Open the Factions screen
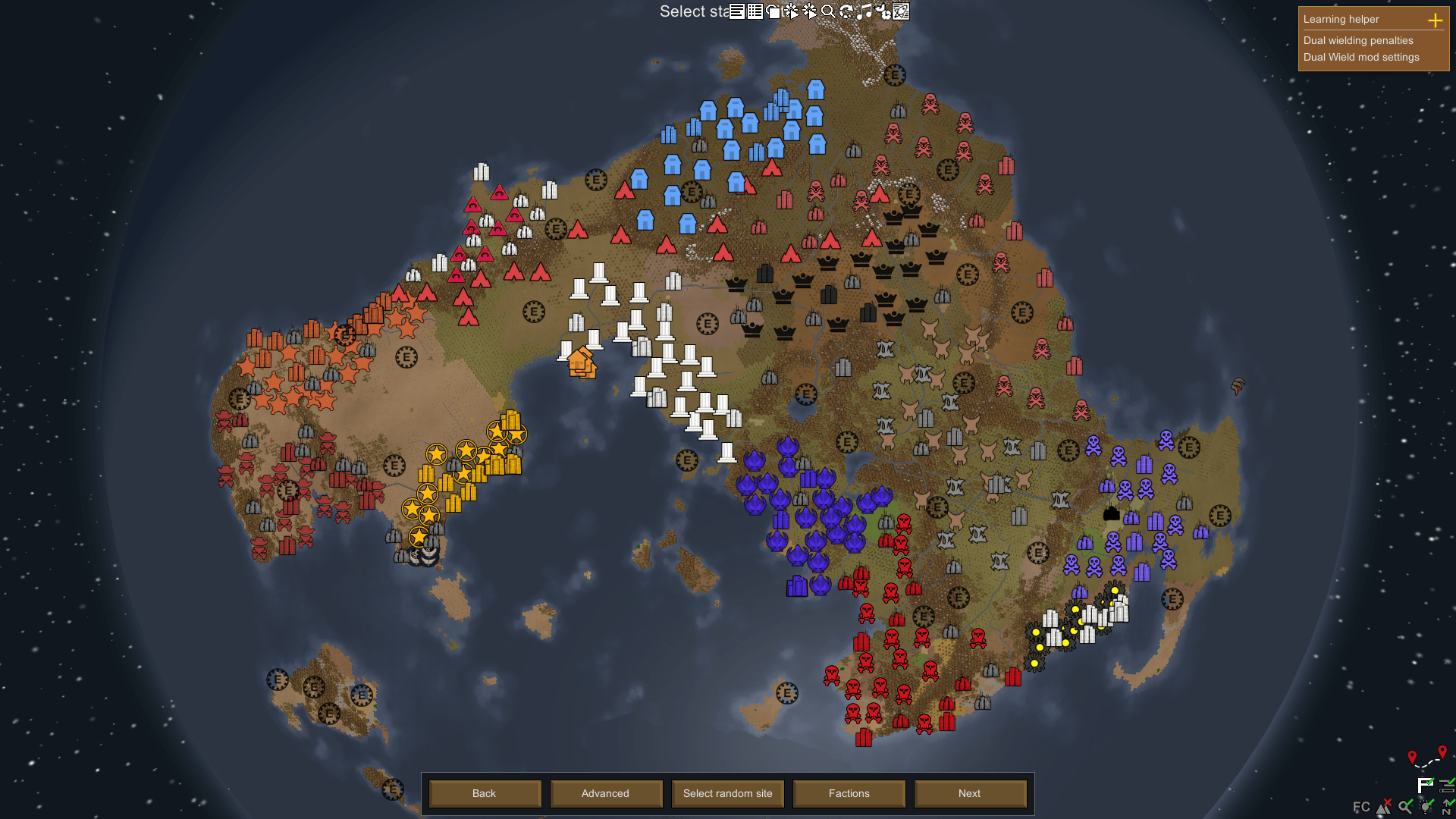 coord(849,793)
